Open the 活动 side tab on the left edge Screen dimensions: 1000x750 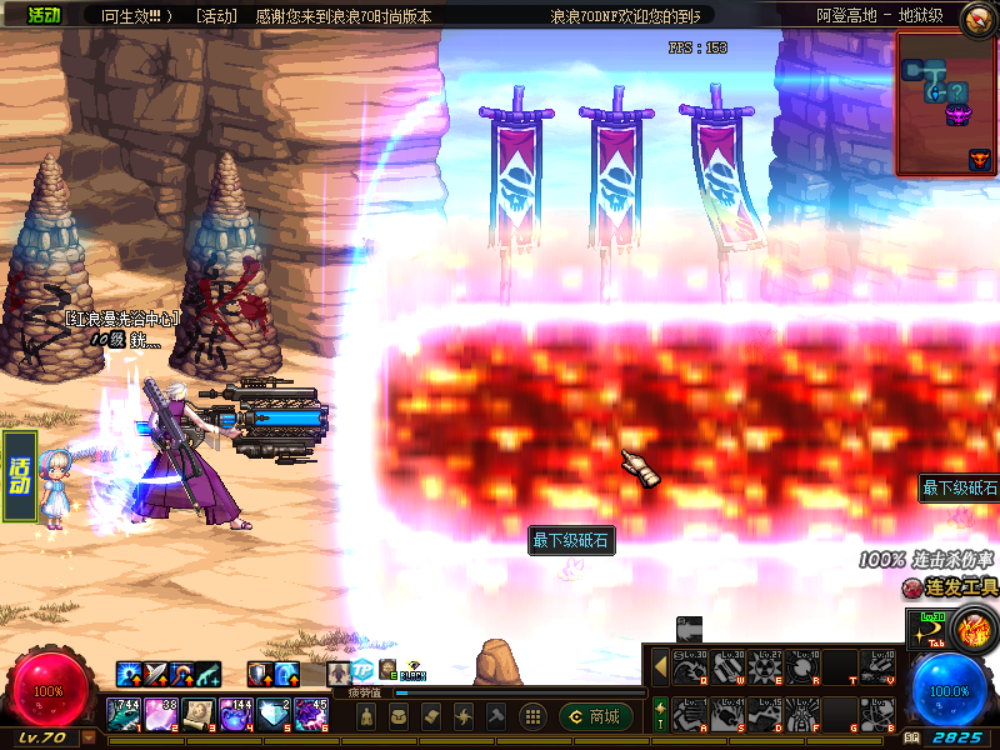click(20, 477)
